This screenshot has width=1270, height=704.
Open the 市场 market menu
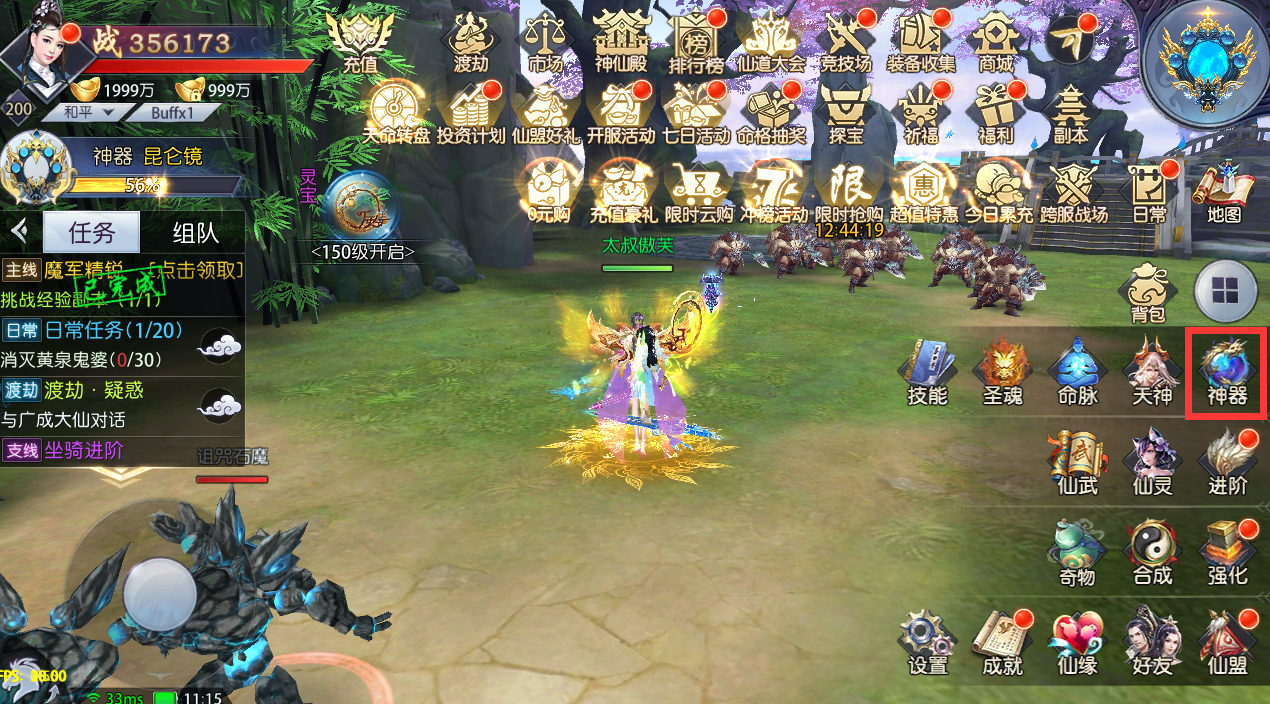(545, 42)
